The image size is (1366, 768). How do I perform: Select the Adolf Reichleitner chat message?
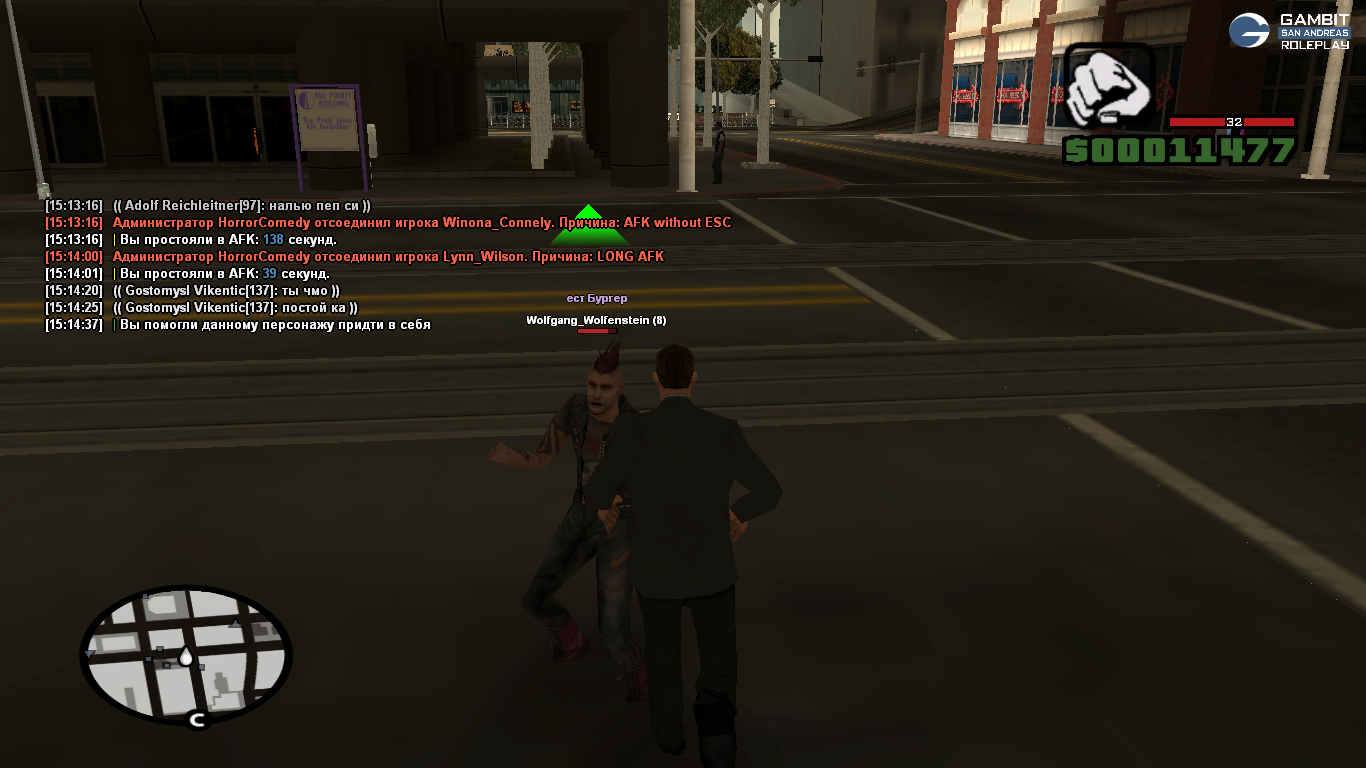(x=241, y=206)
